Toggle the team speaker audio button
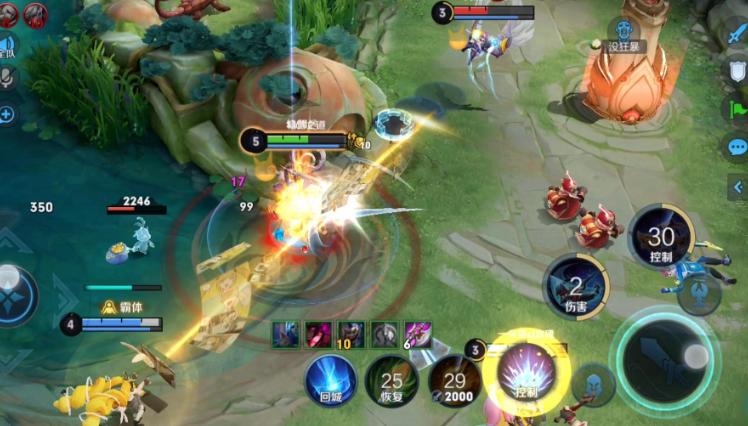The image size is (748, 426). [6, 45]
